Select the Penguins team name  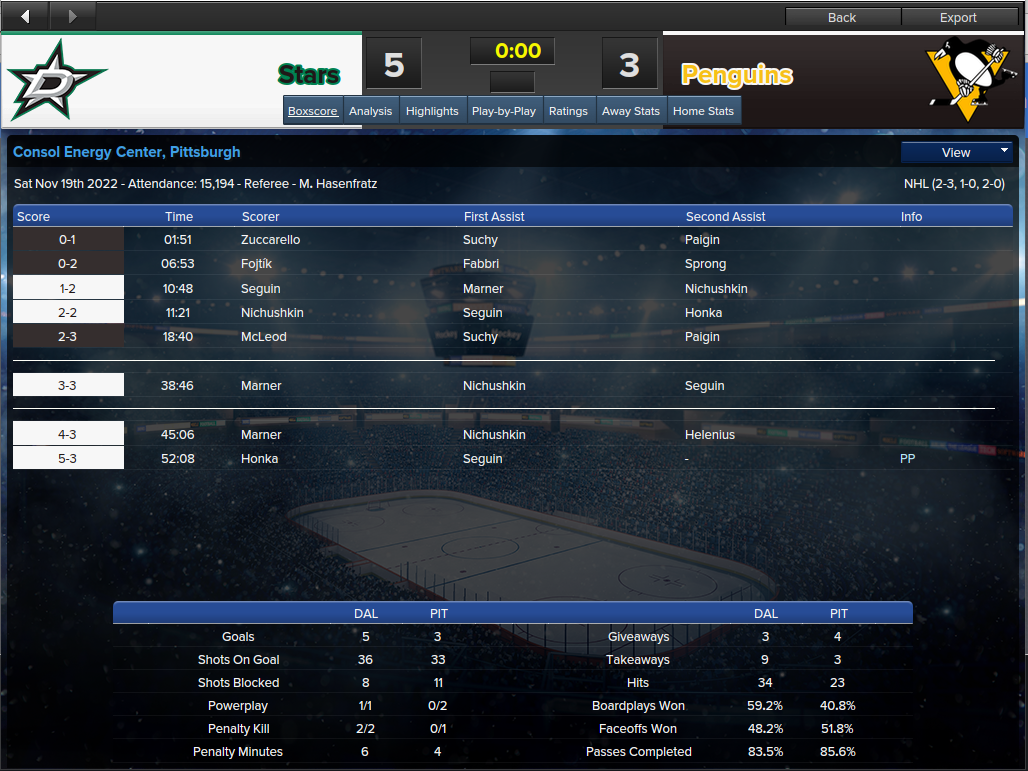[737, 75]
